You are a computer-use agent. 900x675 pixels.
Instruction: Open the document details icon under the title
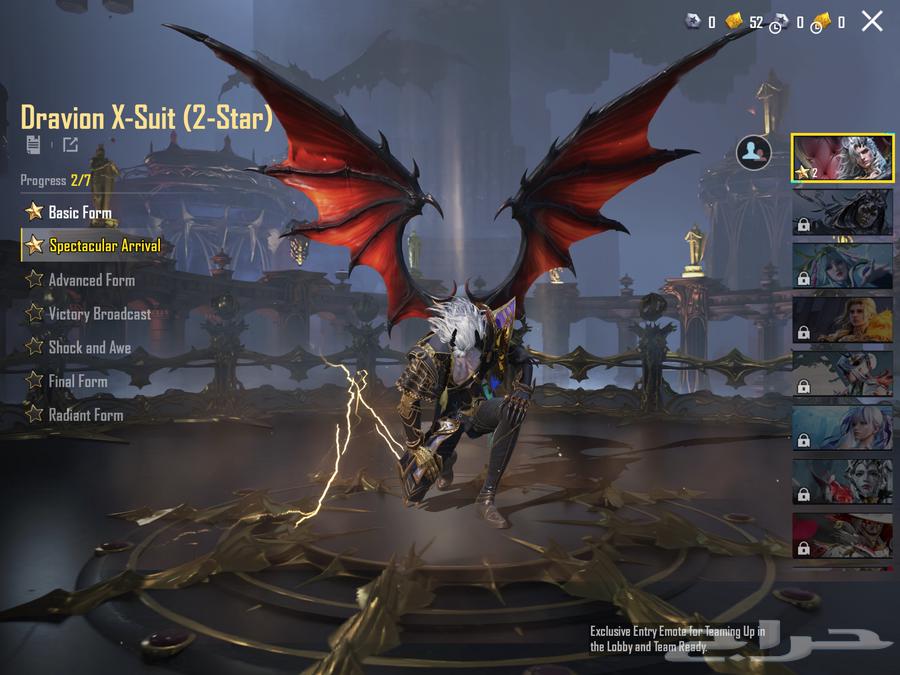click(x=34, y=146)
